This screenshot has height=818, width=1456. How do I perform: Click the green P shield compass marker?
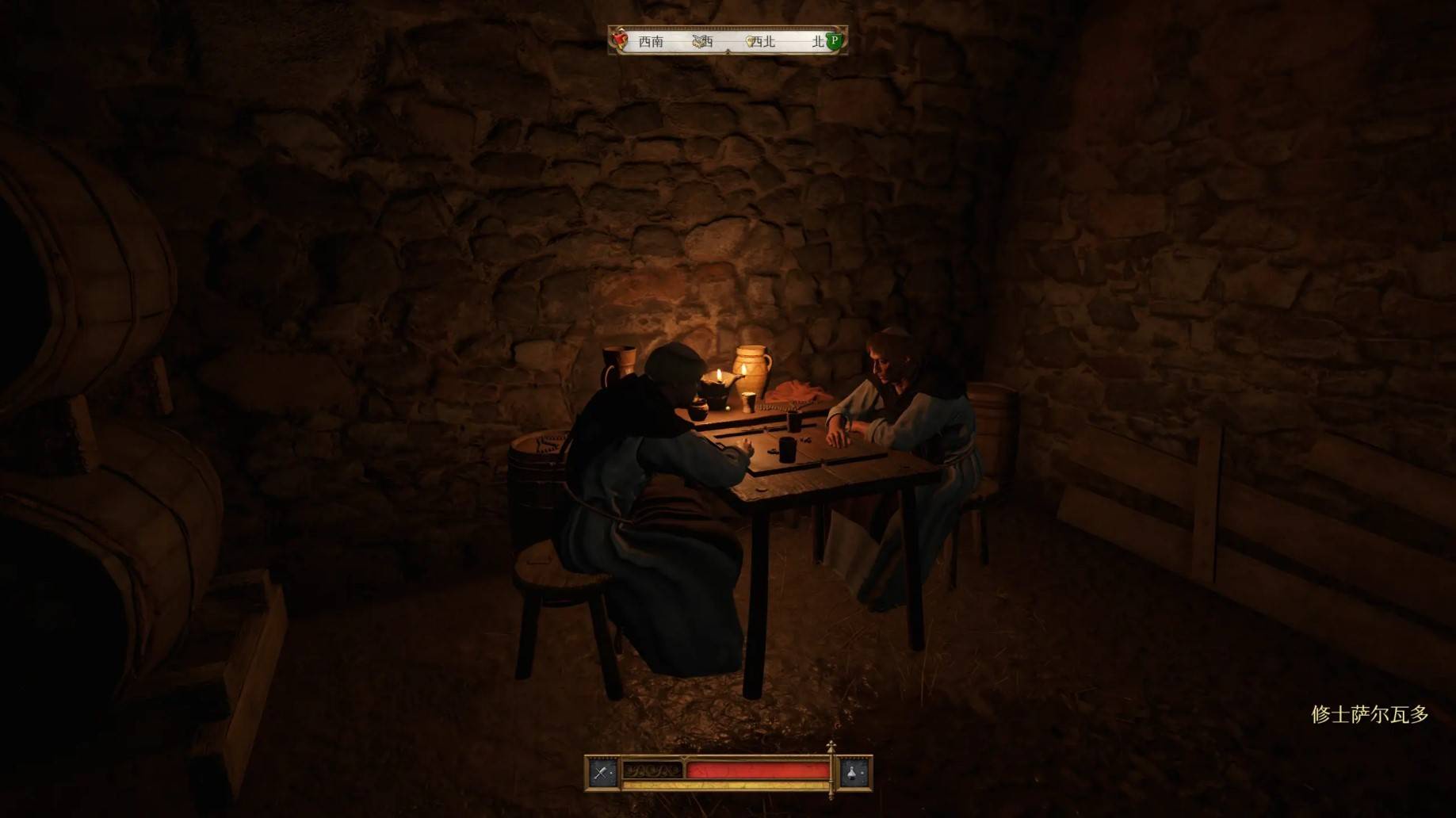tap(834, 40)
